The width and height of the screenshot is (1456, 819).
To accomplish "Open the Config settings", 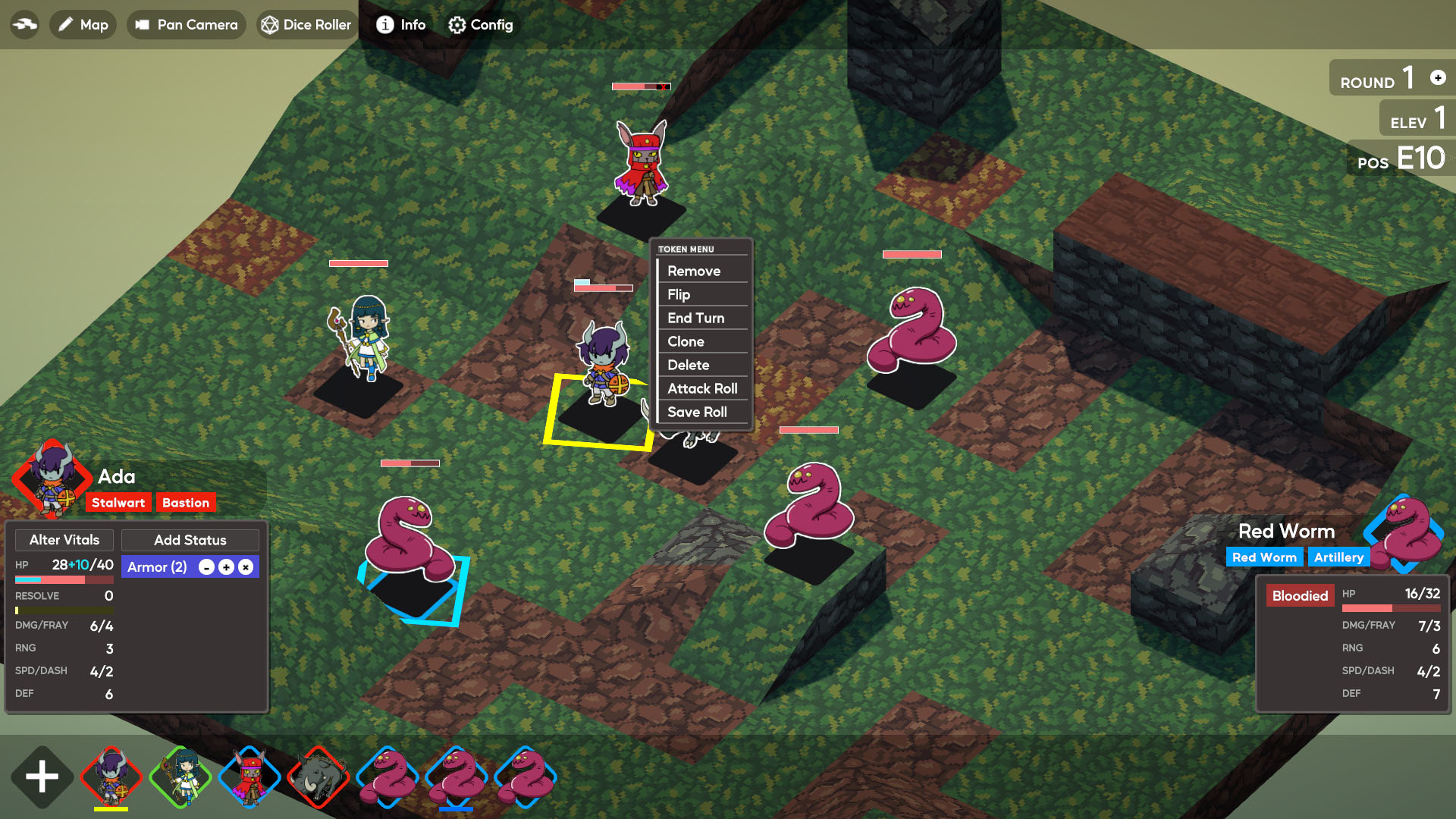I will [x=481, y=25].
